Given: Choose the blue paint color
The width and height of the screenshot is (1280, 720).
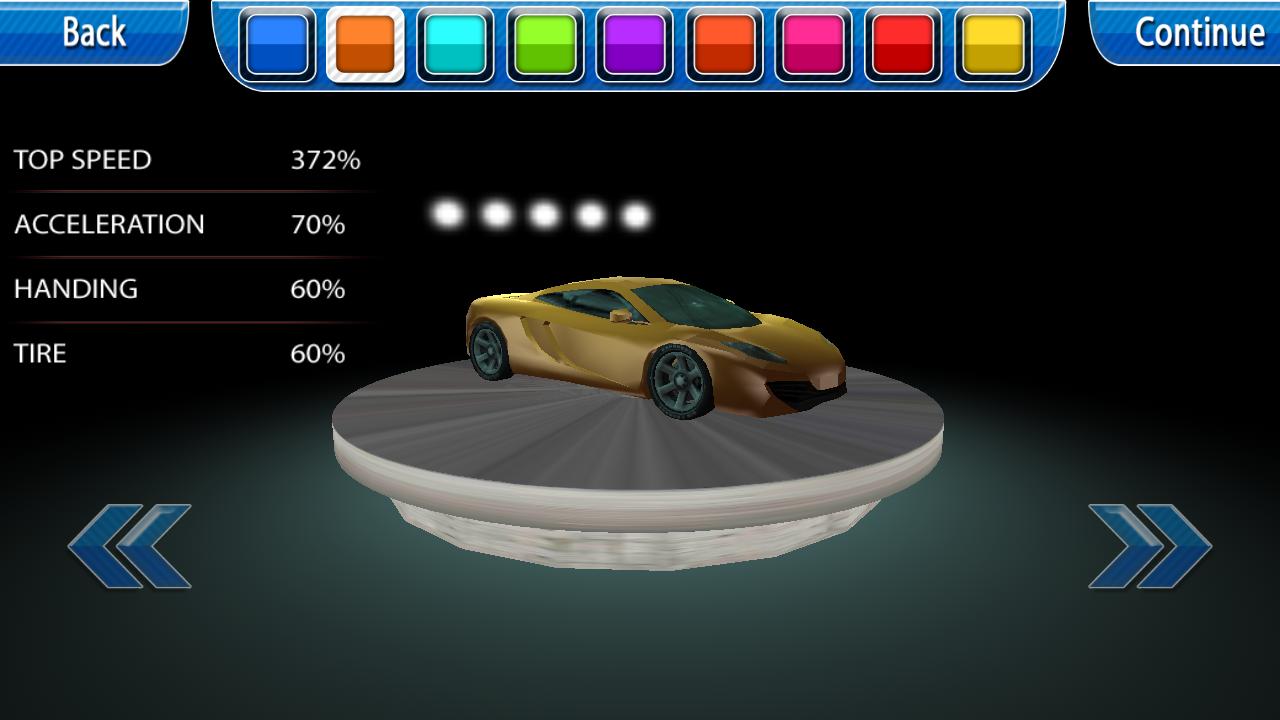Looking at the screenshot, I should [x=276, y=45].
